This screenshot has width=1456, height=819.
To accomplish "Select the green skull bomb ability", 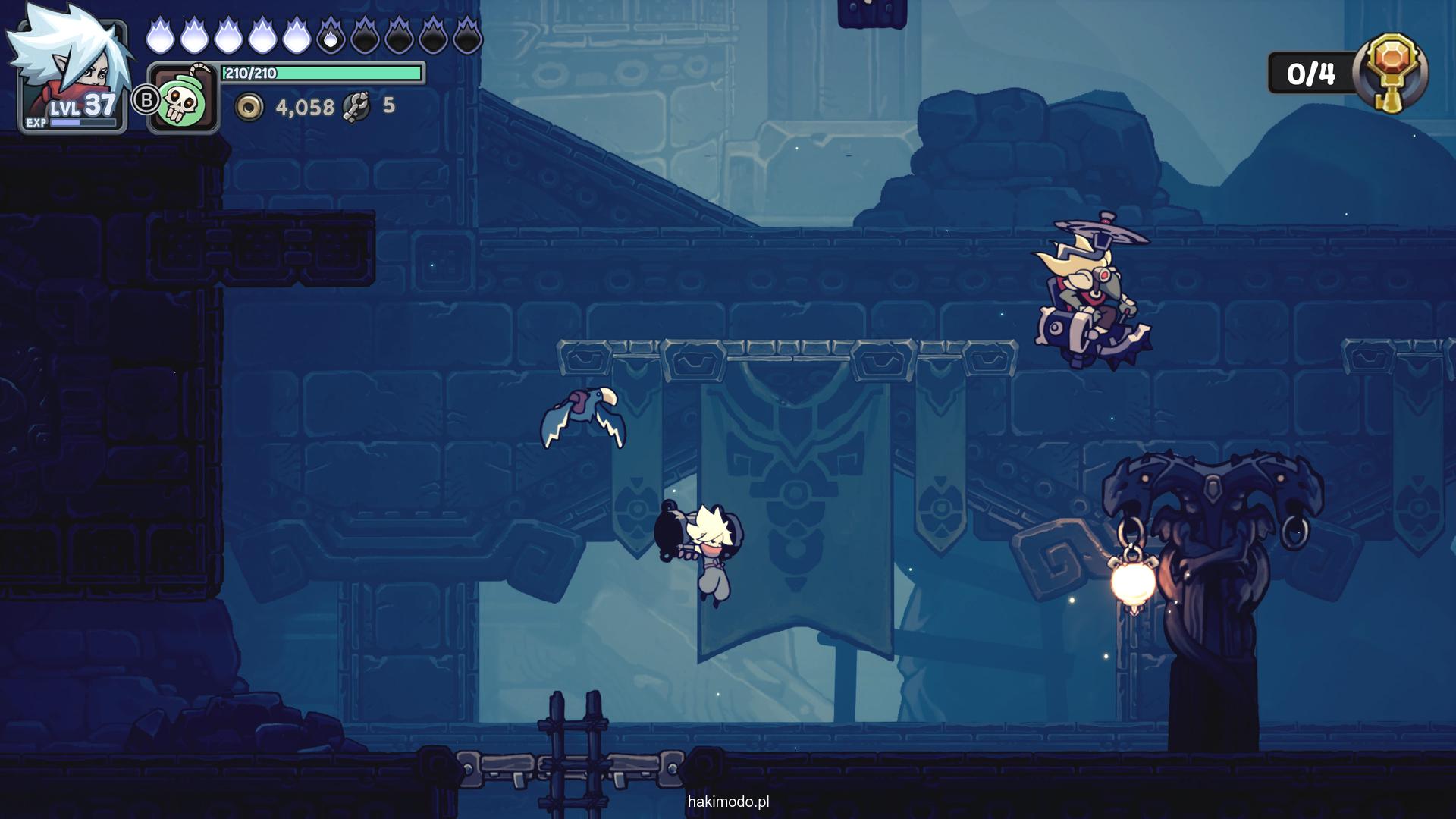I will (x=182, y=99).
